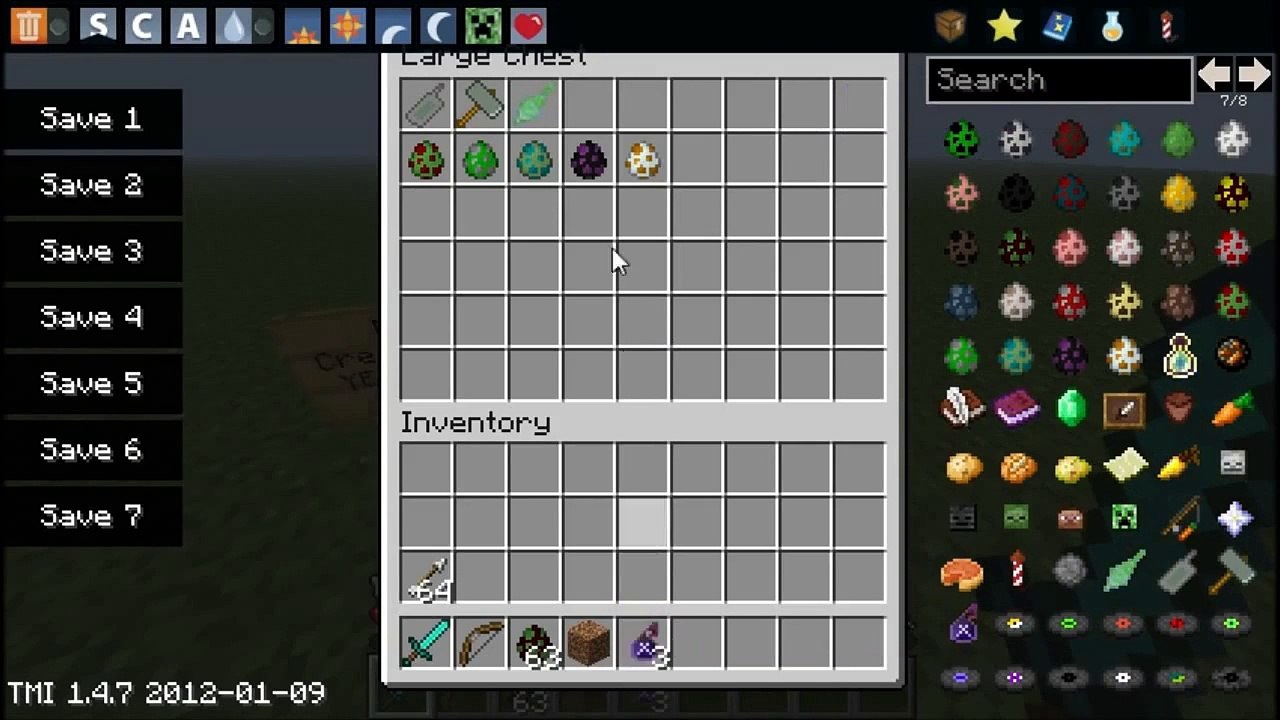This screenshot has height=720, width=1280.
Task: Toggle creative mode with the C icon
Action: (142, 25)
